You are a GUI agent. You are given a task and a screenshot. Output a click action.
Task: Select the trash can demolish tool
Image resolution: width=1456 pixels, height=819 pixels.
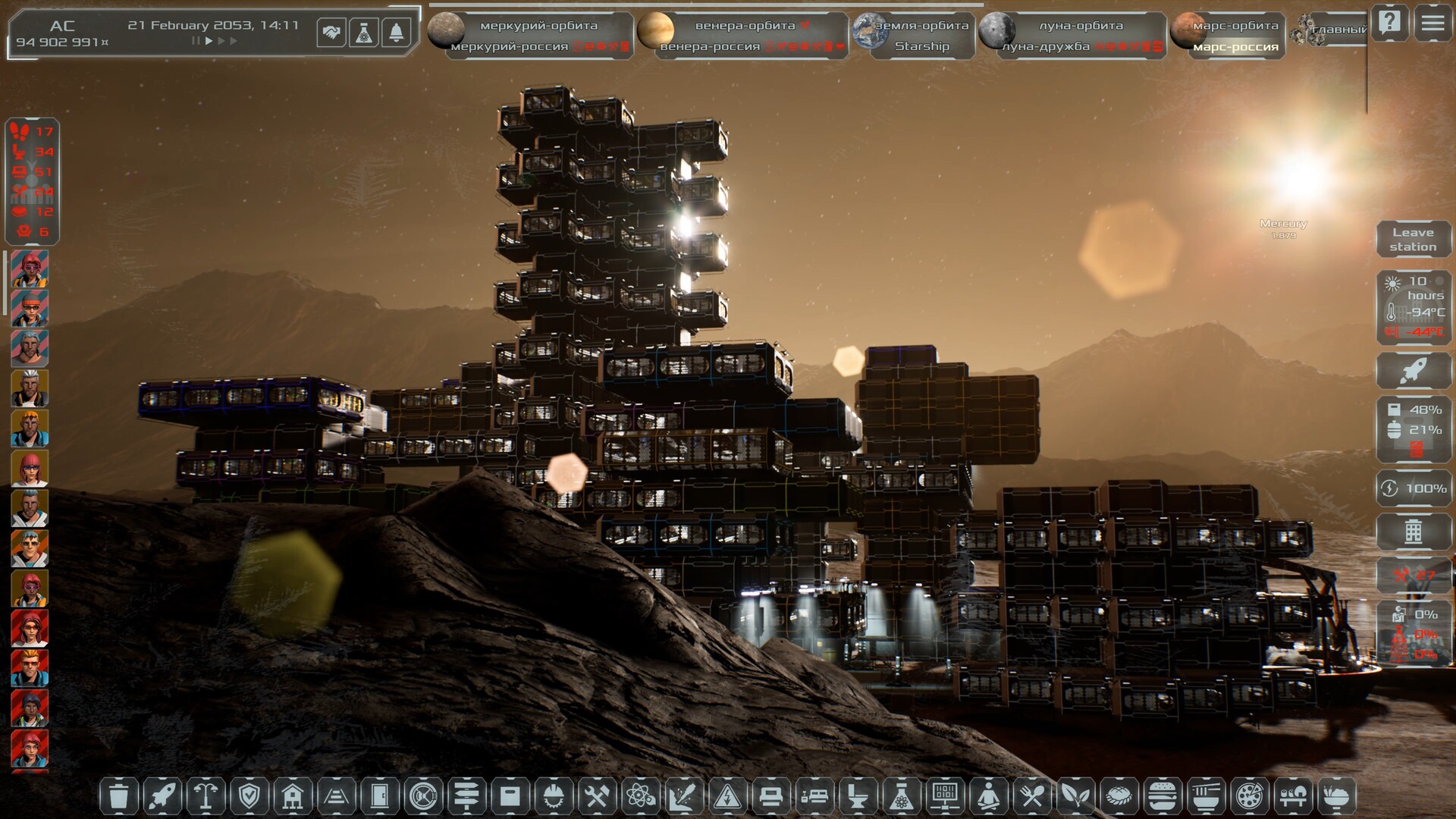click(x=119, y=796)
